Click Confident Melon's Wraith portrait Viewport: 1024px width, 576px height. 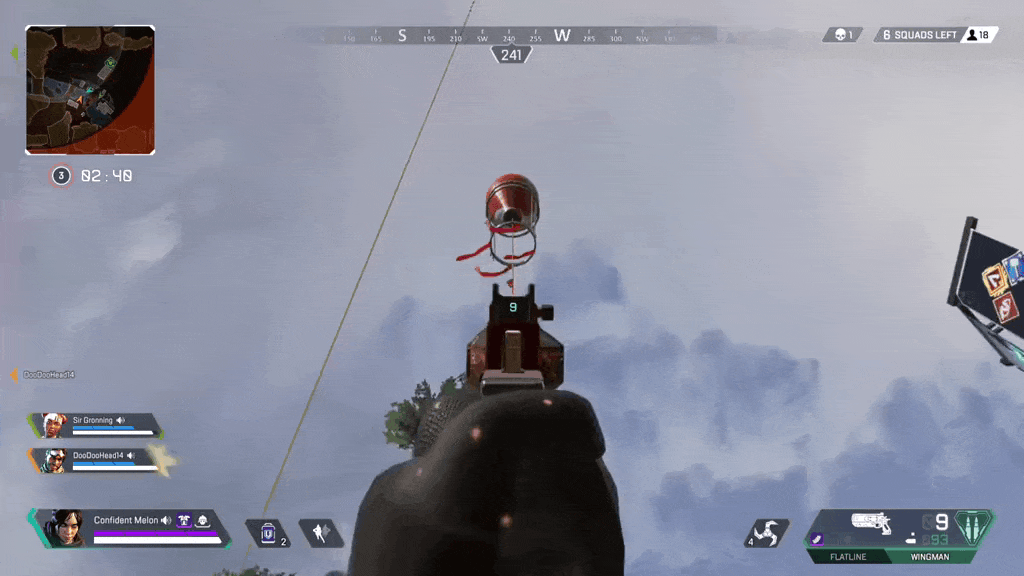coord(66,527)
